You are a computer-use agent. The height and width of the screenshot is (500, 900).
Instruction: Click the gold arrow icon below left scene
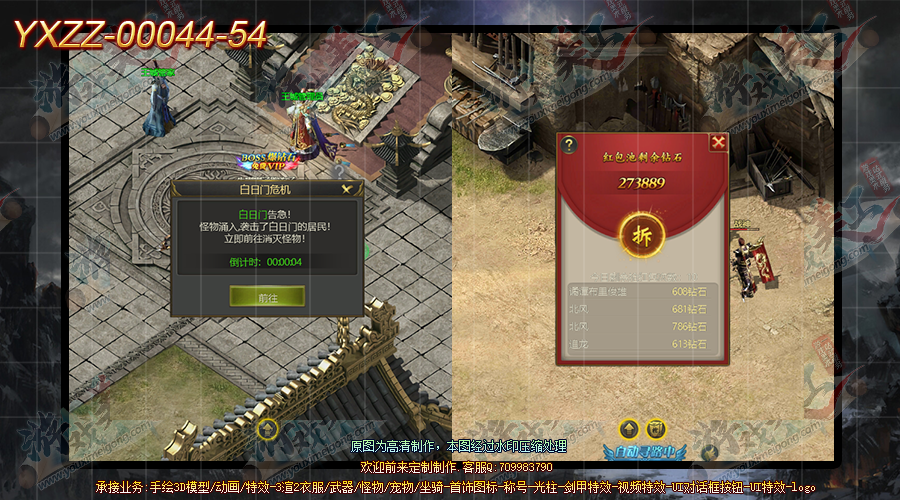267,428
